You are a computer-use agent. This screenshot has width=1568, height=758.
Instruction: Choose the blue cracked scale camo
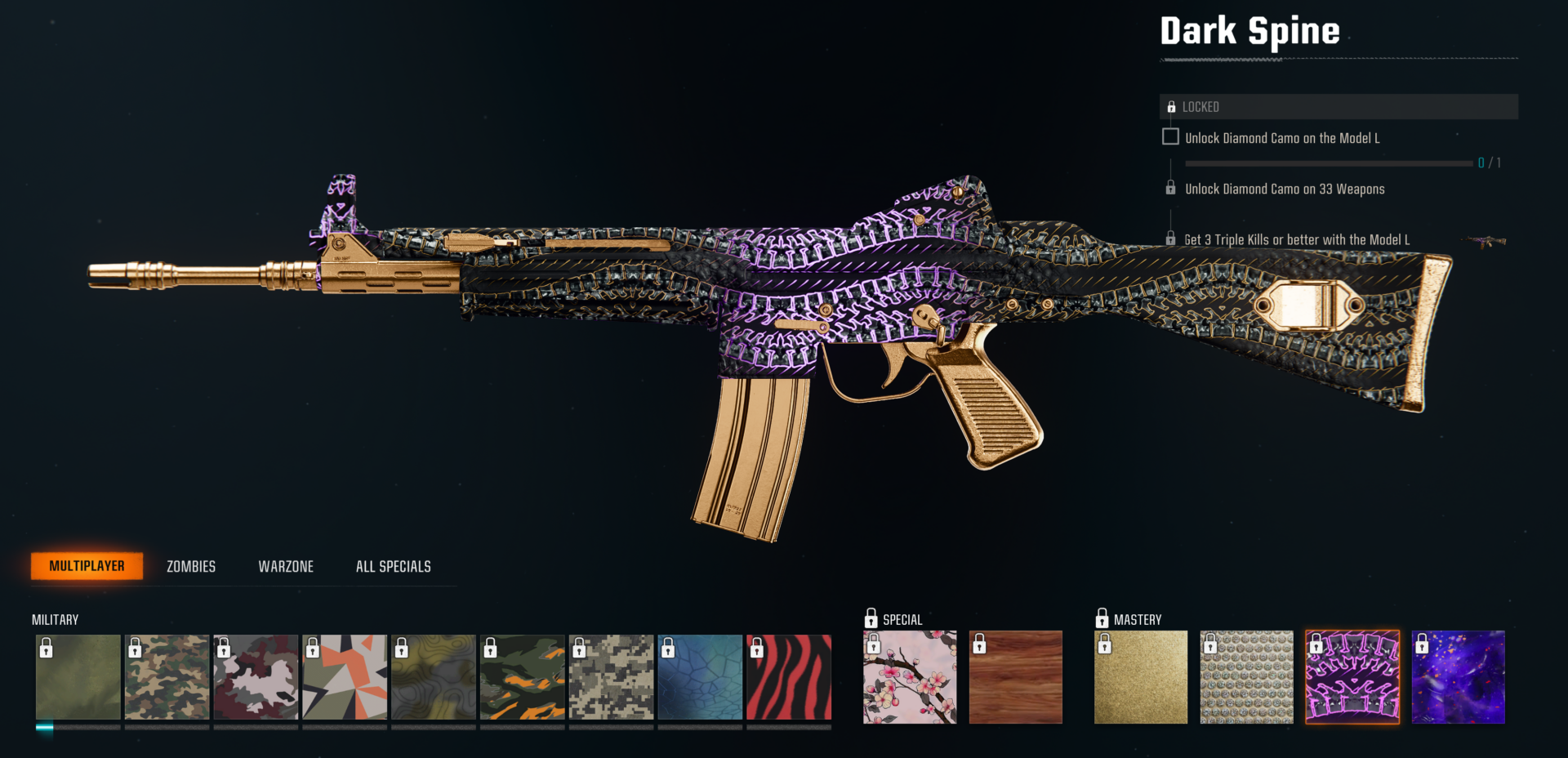[x=700, y=677]
